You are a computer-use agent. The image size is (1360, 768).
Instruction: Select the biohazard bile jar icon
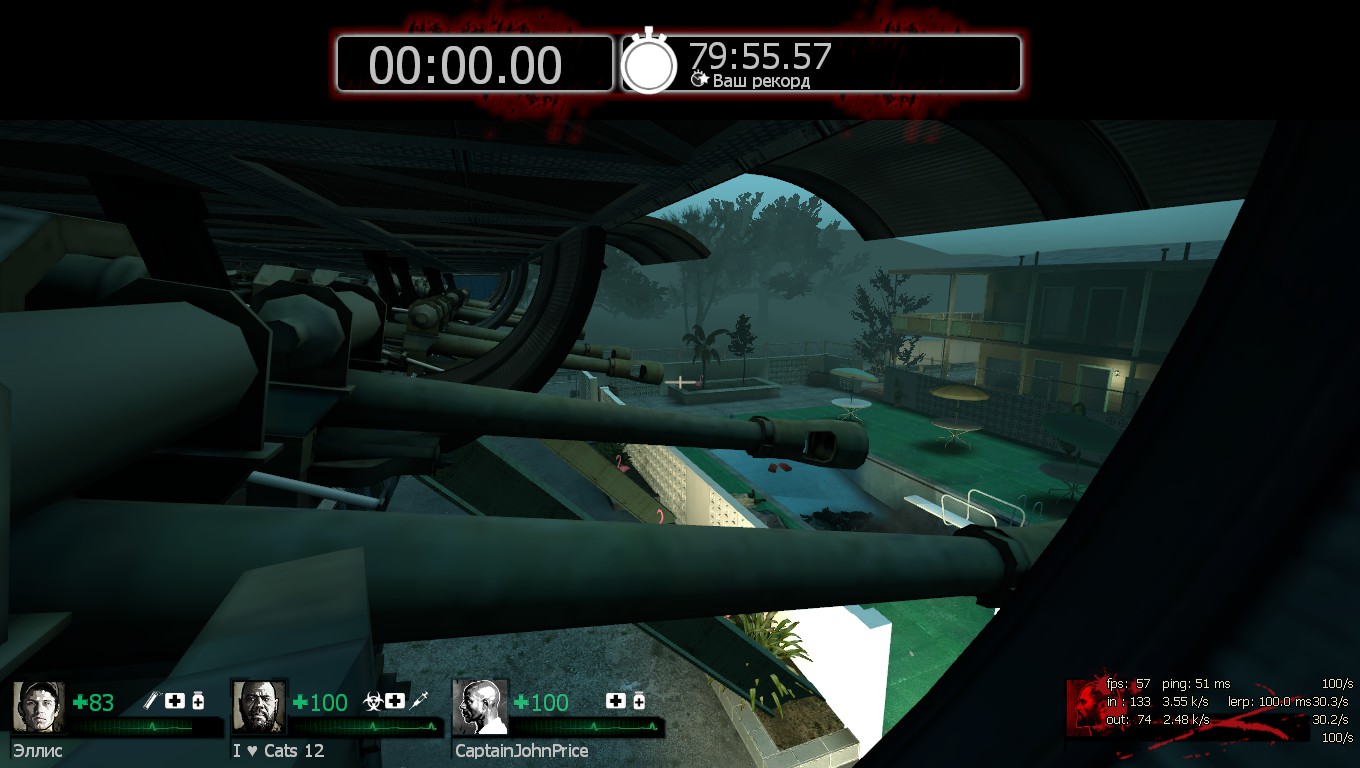pyautogui.click(x=371, y=701)
